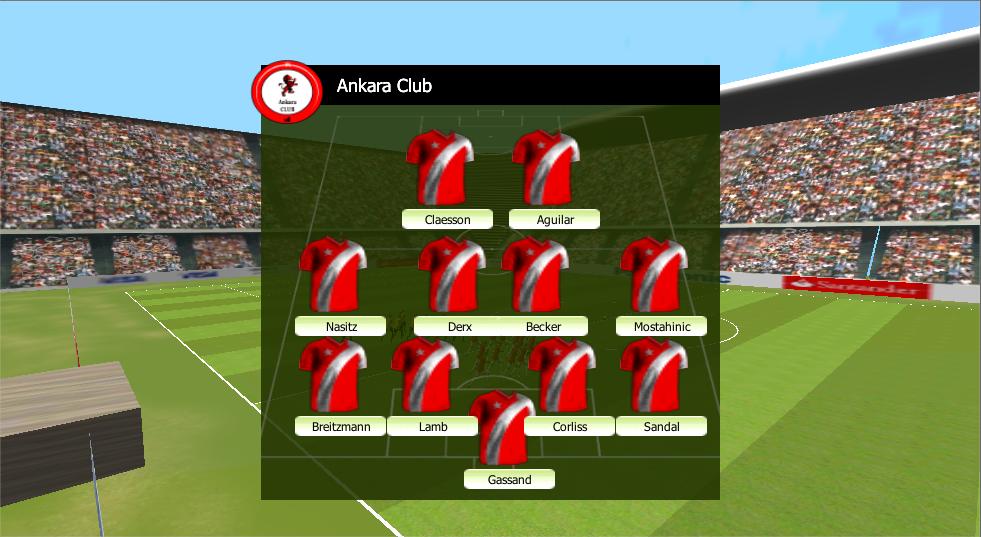Select midfielder Nasitz
Image resolution: width=981 pixels, height=537 pixels.
click(x=341, y=327)
